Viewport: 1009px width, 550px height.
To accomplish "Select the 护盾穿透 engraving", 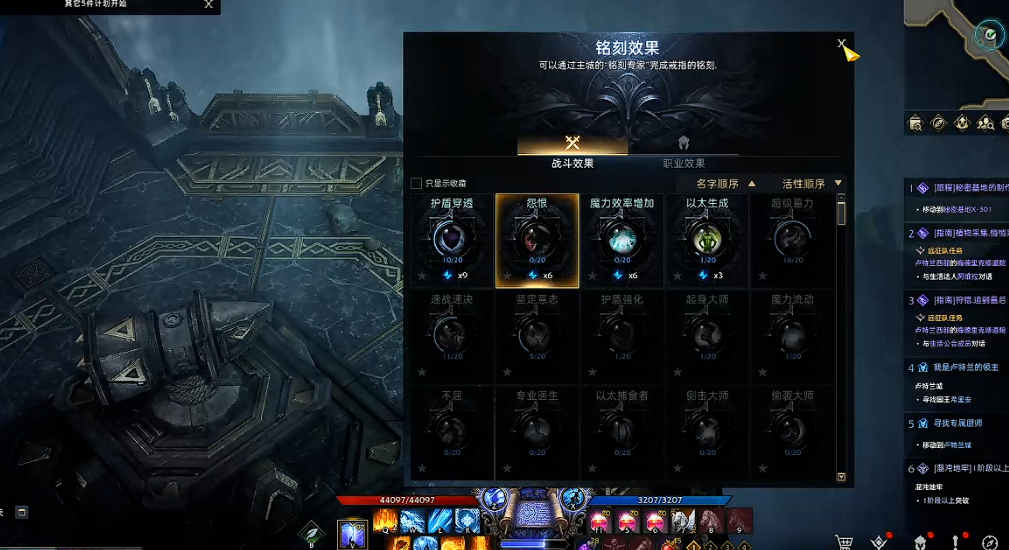I will (x=452, y=238).
